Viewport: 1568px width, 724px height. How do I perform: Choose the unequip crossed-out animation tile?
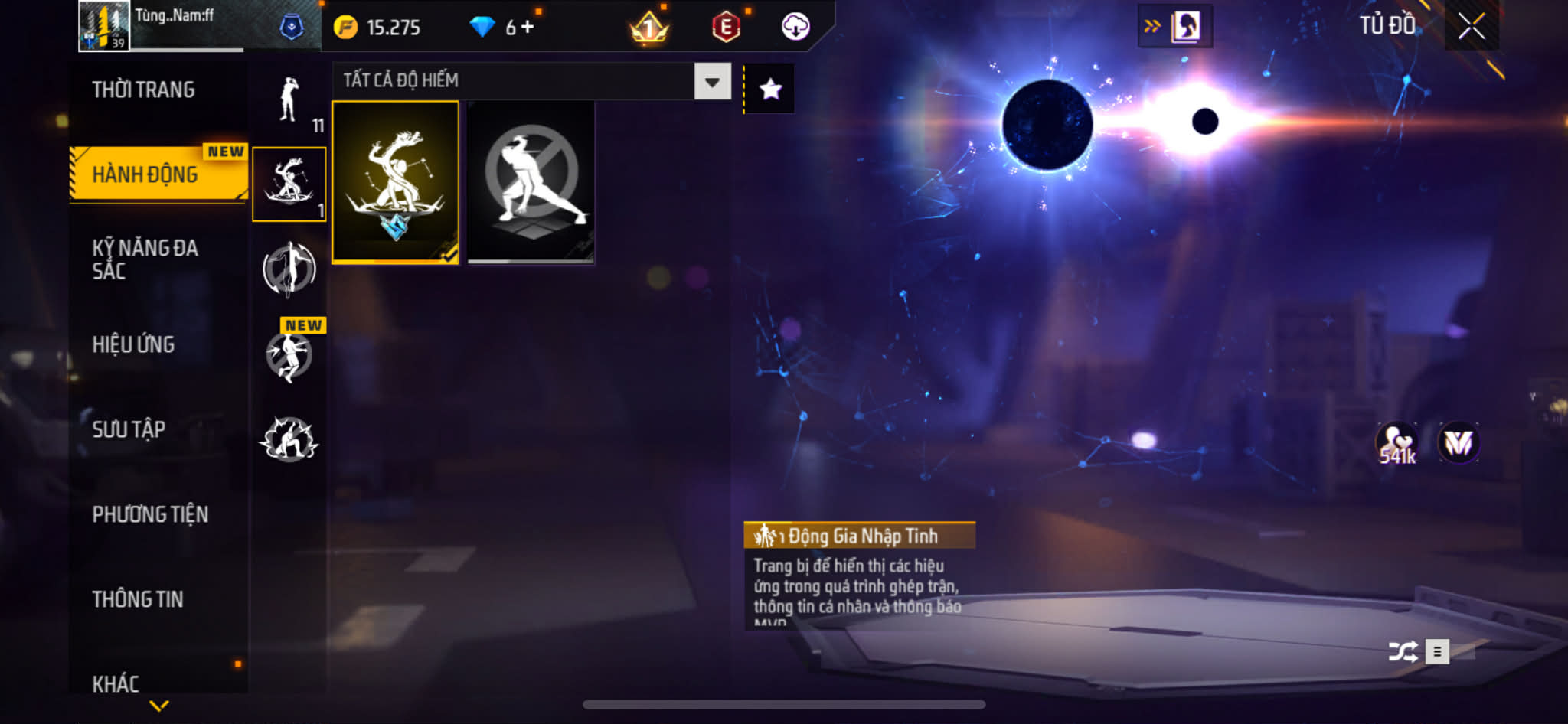click(531, 182)
